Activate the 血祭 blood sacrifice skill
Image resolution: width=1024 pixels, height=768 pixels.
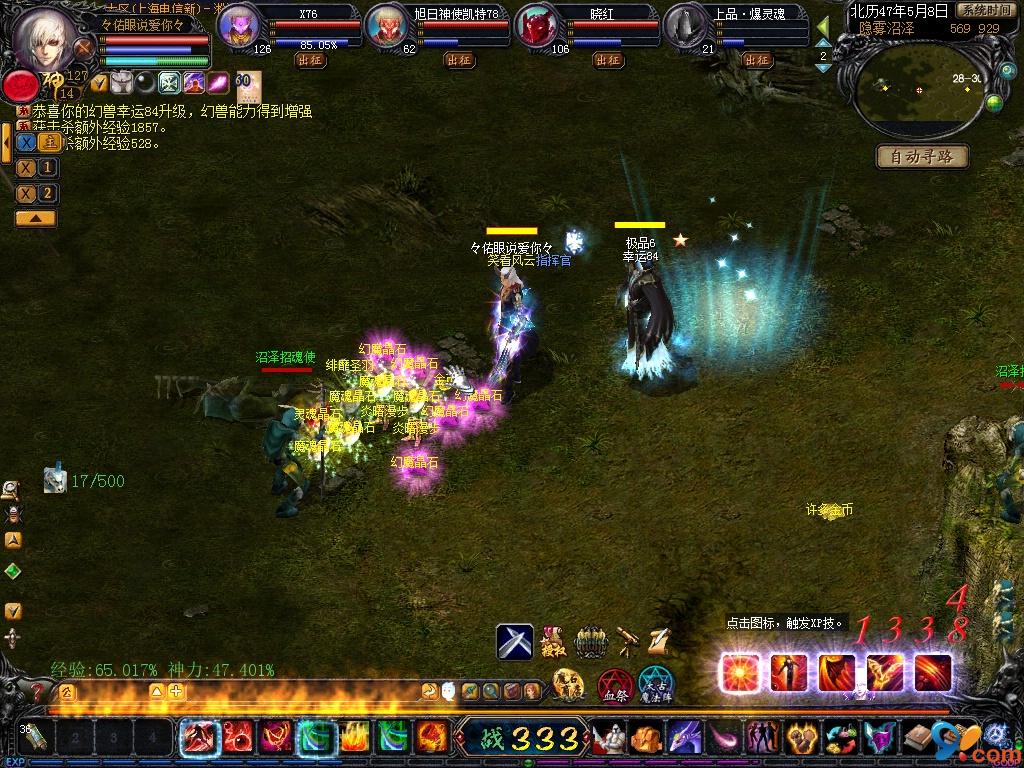(615, 686)
